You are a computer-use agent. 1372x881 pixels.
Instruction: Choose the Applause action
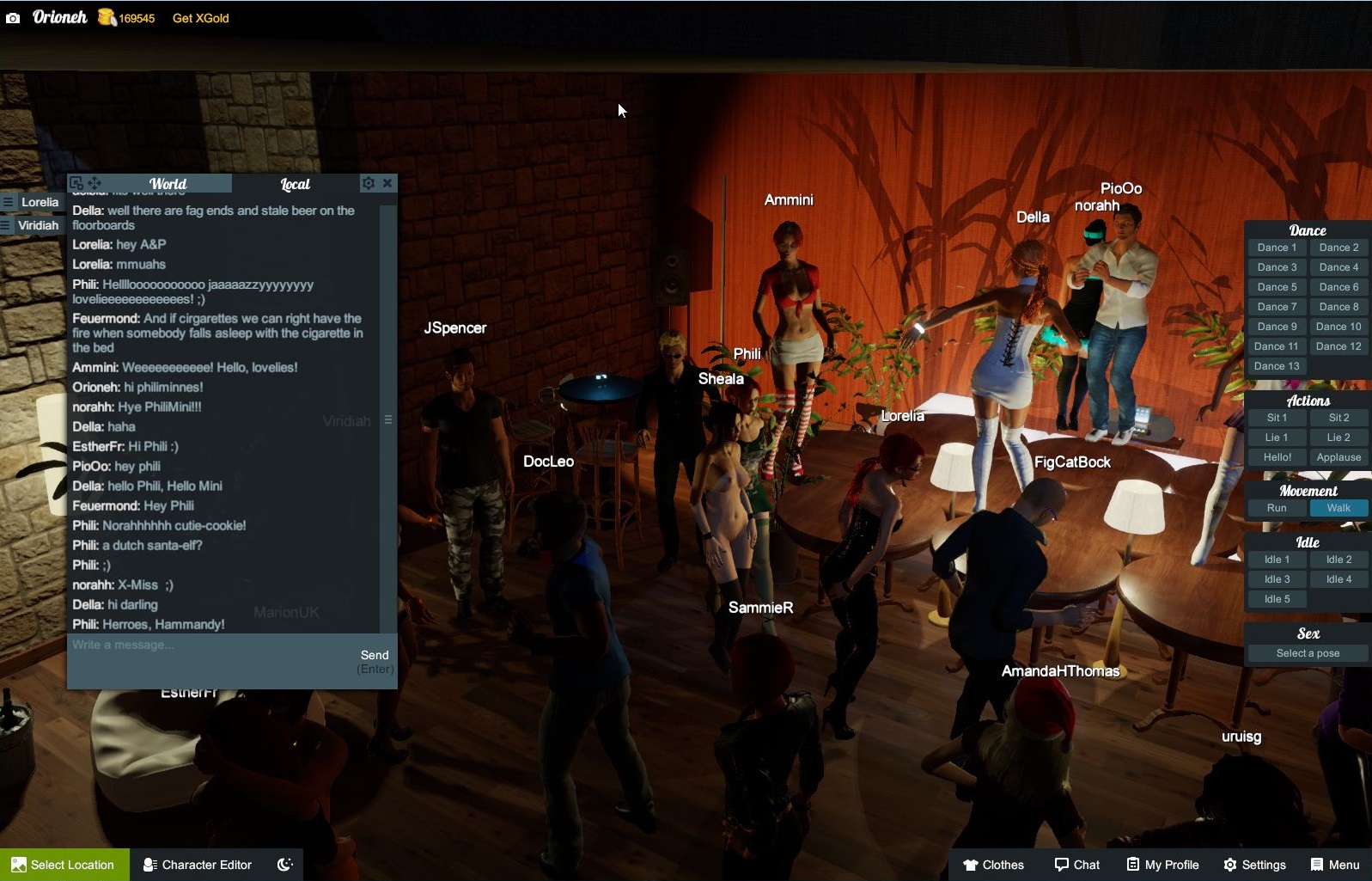(x=1338, y=457)
